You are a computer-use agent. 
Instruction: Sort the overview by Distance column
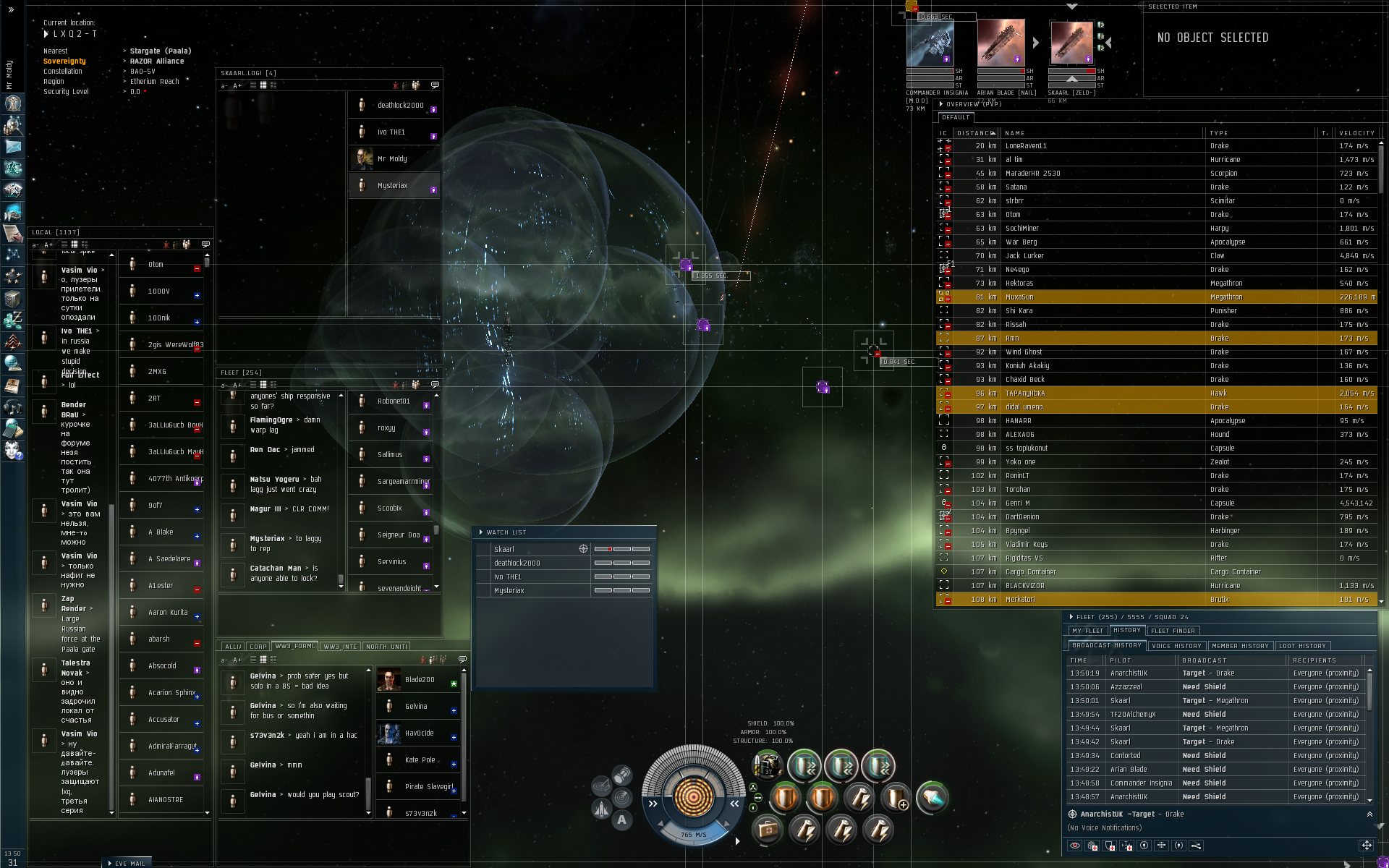tap(975, 133)
